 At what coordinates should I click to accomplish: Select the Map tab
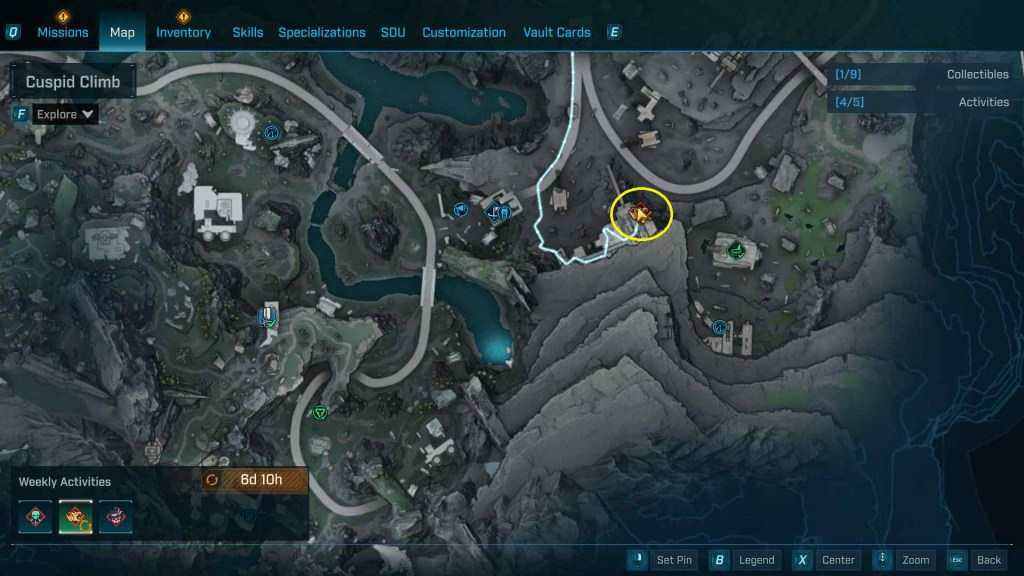pos(122,32)
